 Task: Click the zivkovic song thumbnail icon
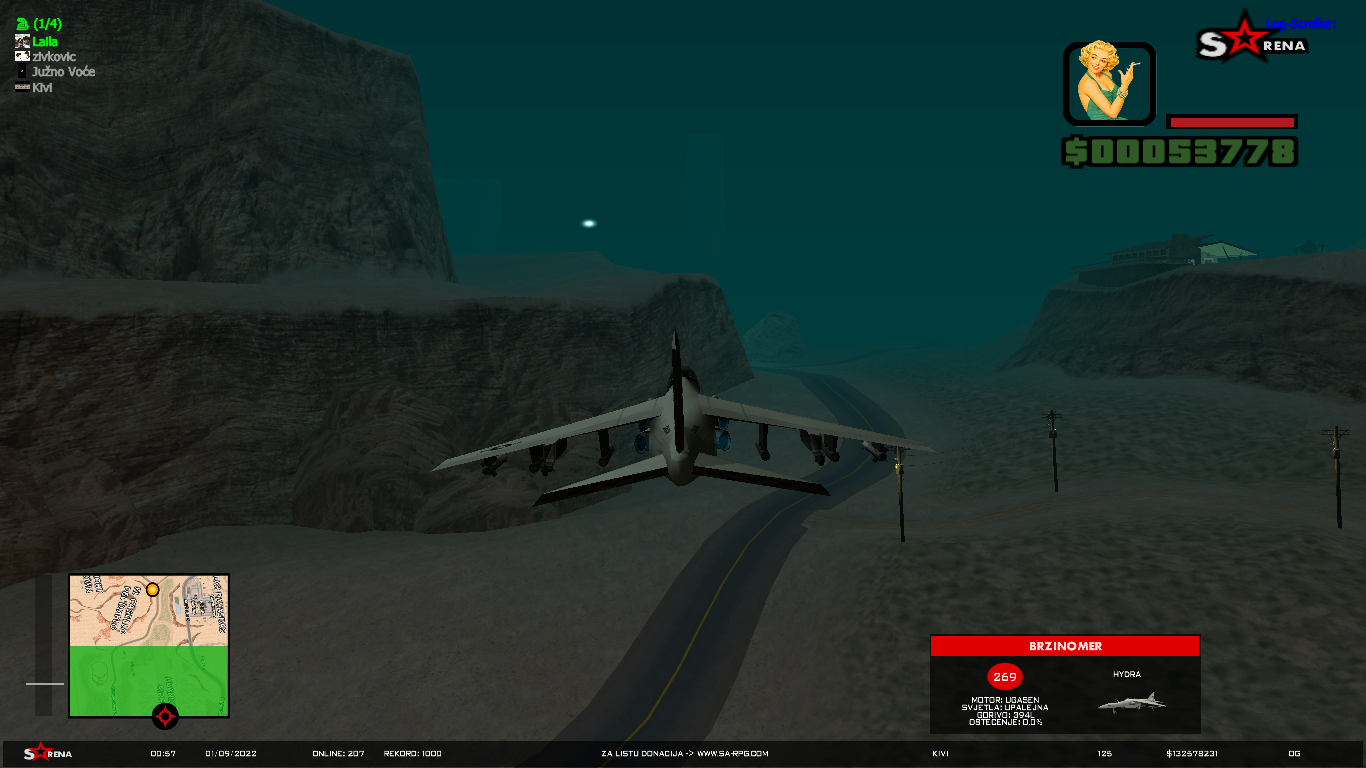(21, 56)
